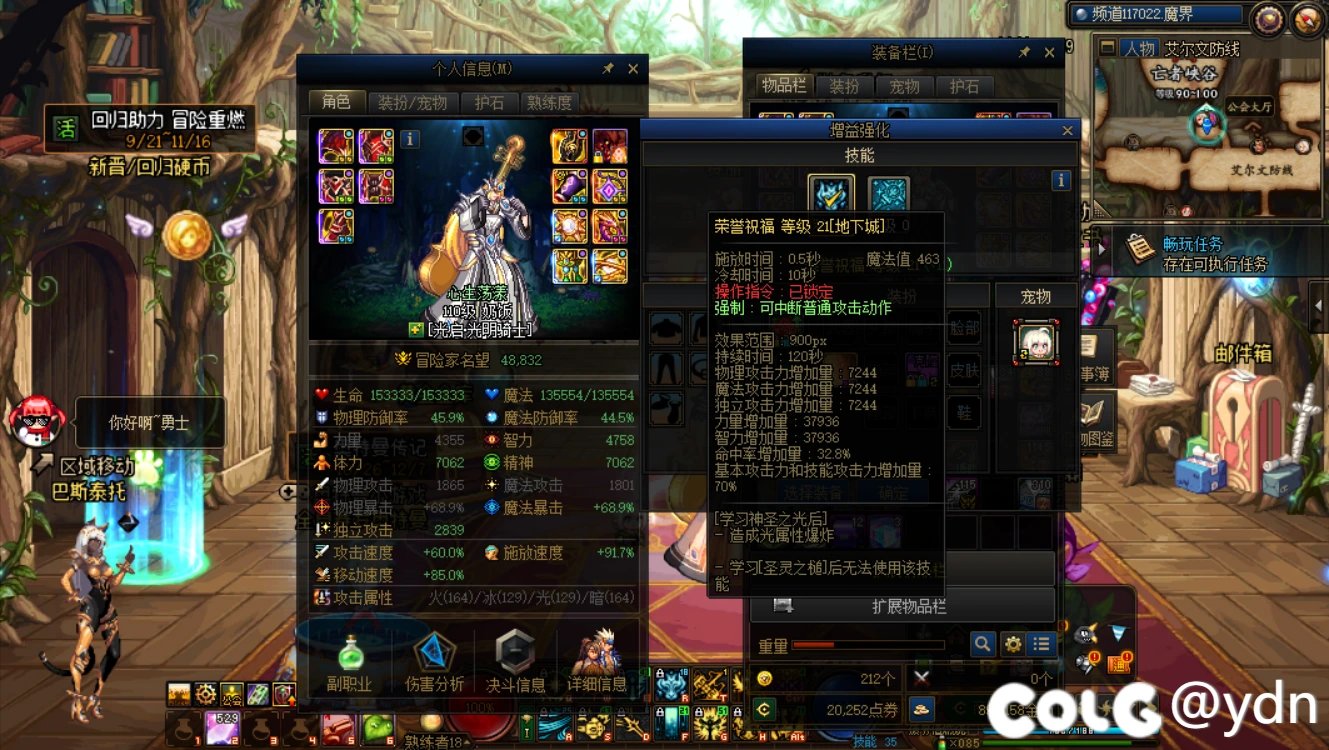
Task: Click the 重量 weight progress bar
Action: (x=870, y=645)
